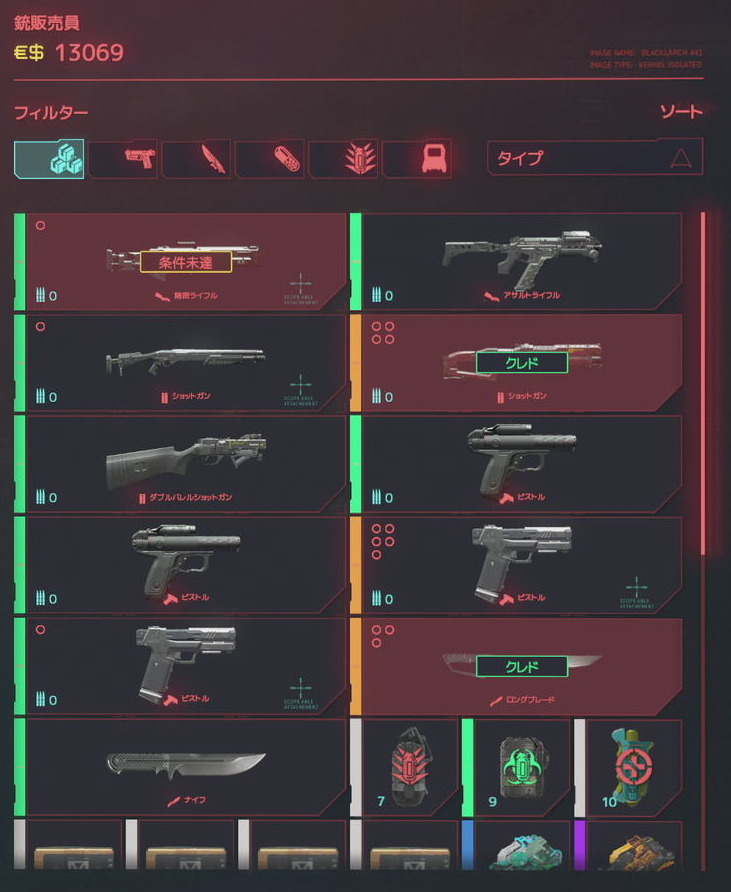Select the ショットガン locked by クレド

520,363
